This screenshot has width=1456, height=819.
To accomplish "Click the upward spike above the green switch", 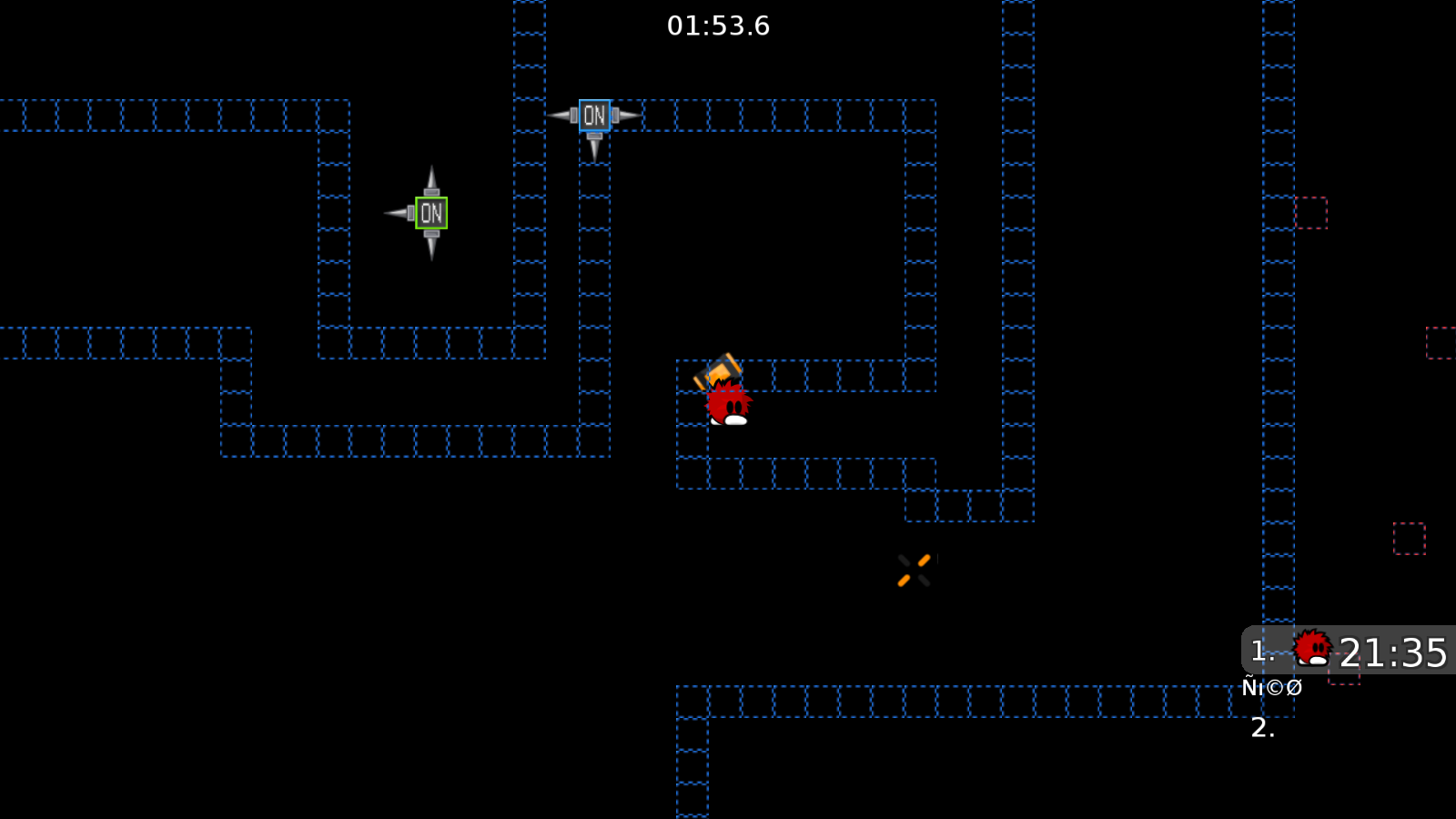I will [430, 180].
